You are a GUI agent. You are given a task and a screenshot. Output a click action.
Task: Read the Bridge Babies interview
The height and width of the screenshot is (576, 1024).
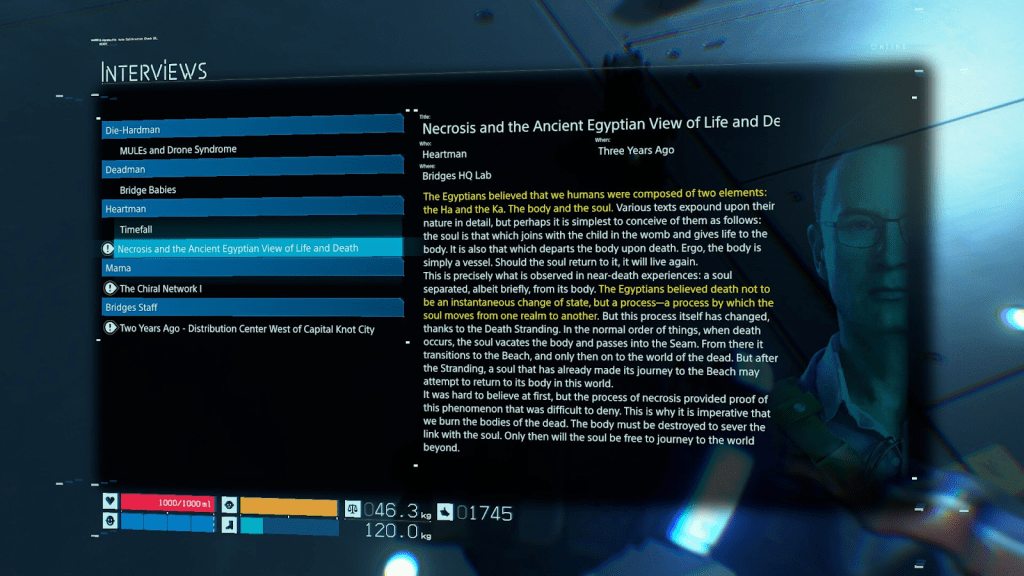click(x=148, y=190)
